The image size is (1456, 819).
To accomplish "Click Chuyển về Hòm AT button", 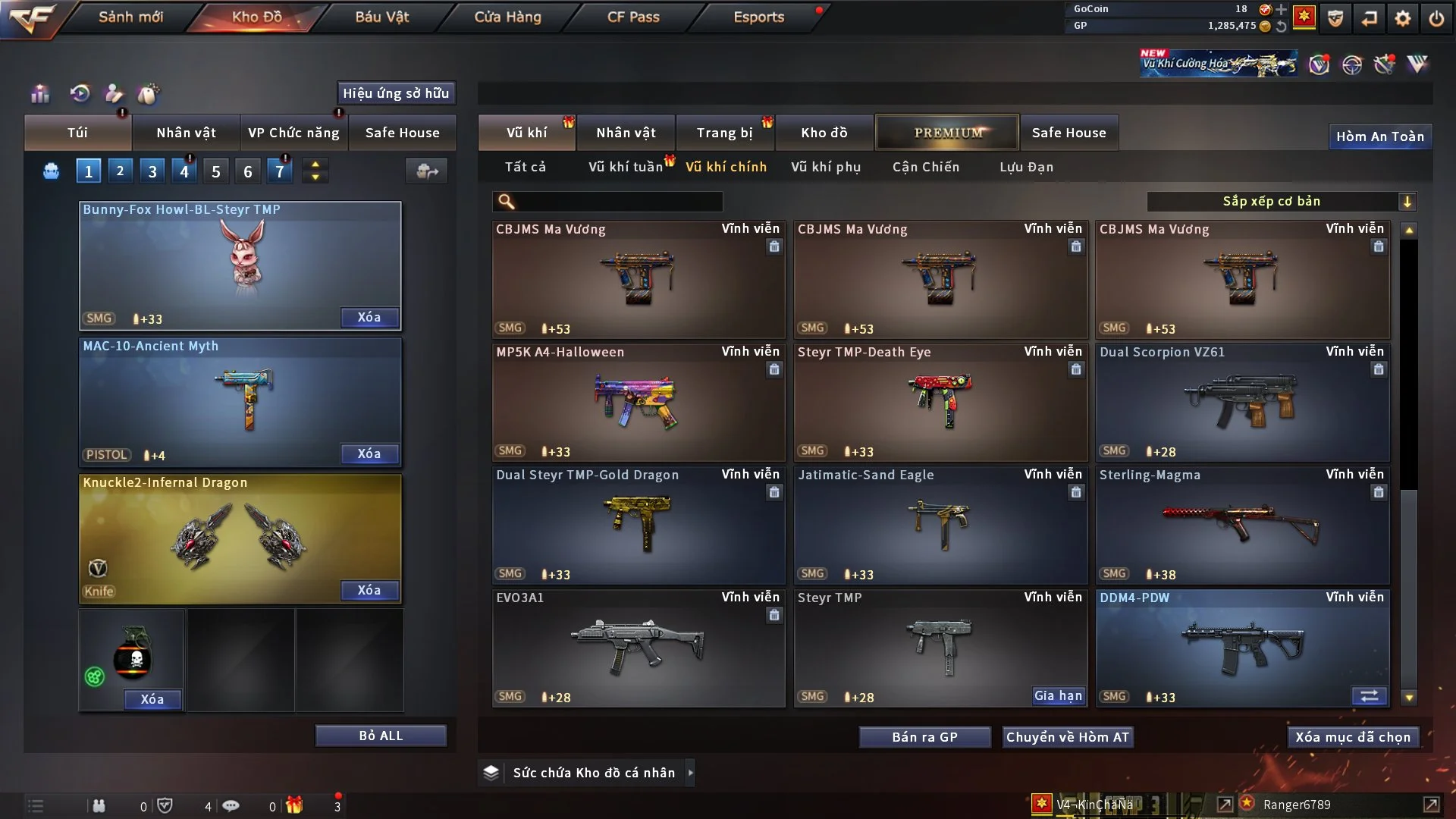I will tap(1068, 737).
